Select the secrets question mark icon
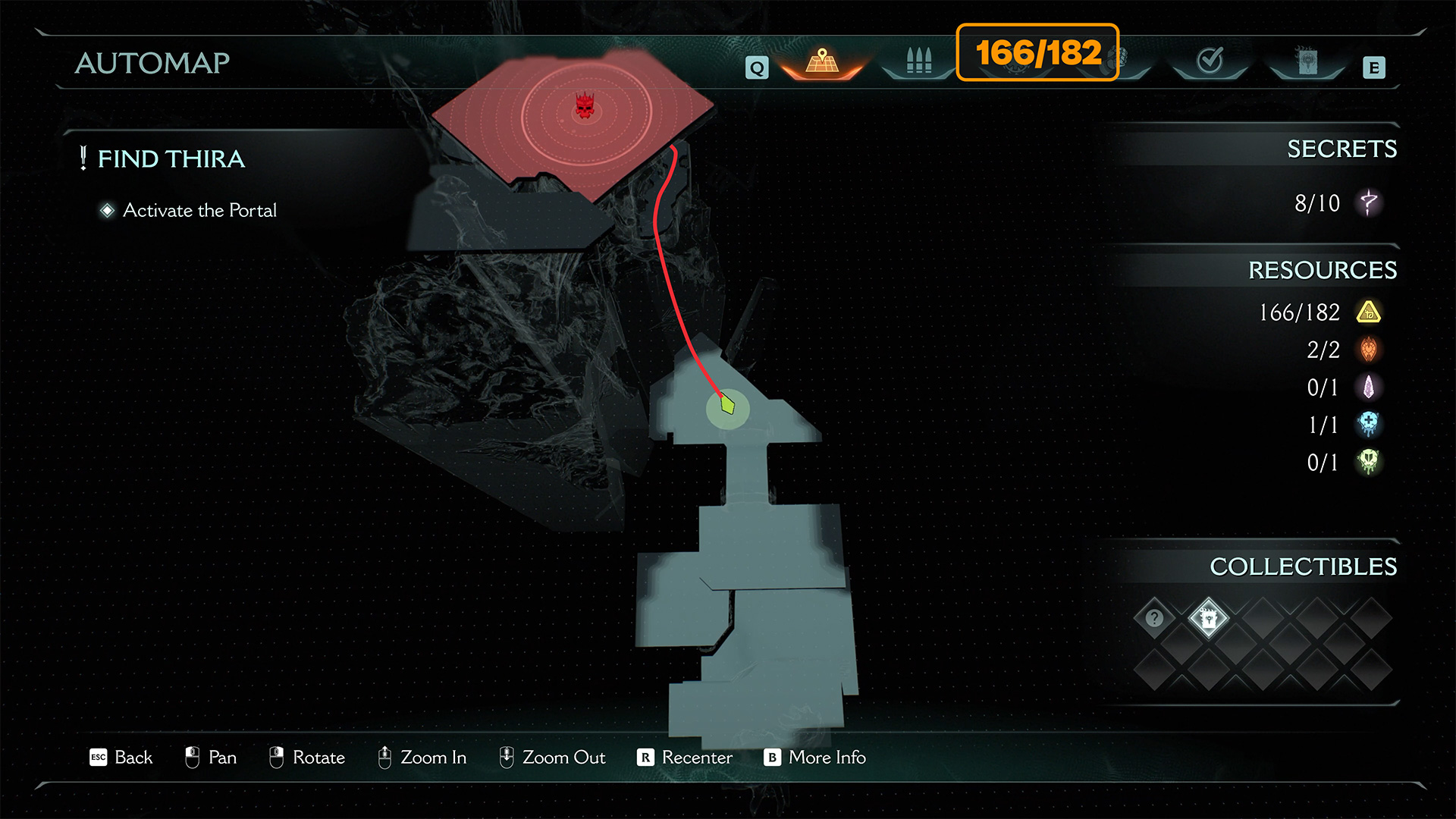 (x=1369, y=202)
